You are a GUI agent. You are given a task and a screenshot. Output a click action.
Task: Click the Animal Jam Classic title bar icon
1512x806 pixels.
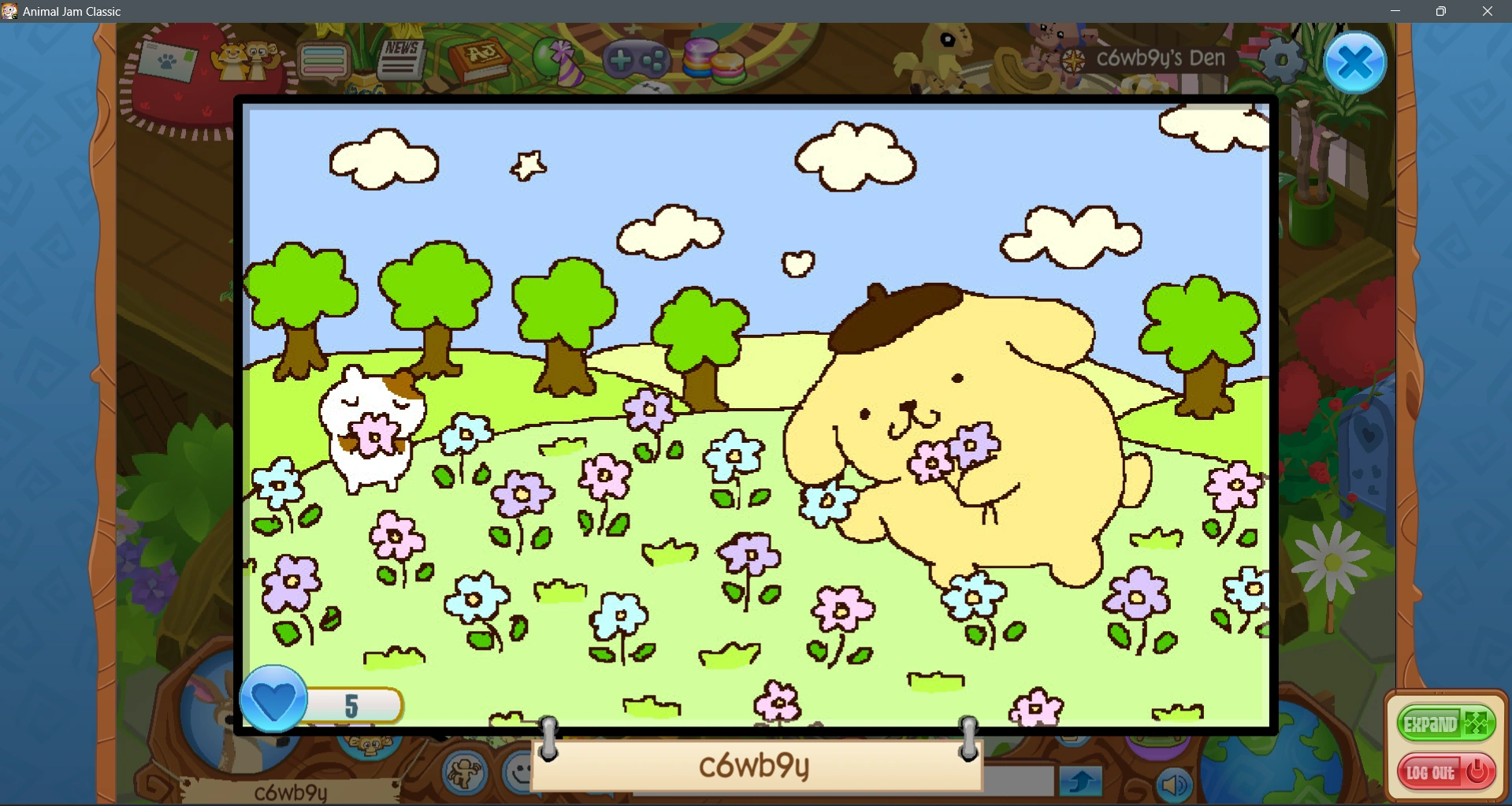[x=10, y=11]
